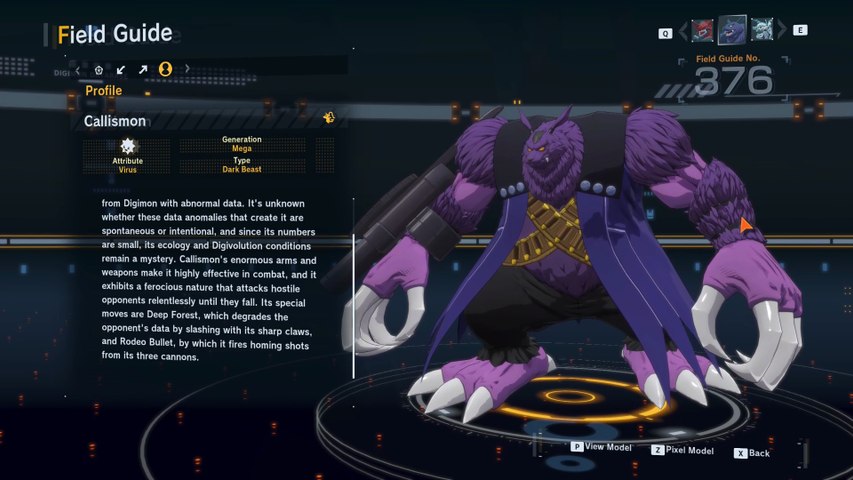853x480 pixels.
Task: Choose the Callismon portrait thumbnail
Action: click(733, 30)
